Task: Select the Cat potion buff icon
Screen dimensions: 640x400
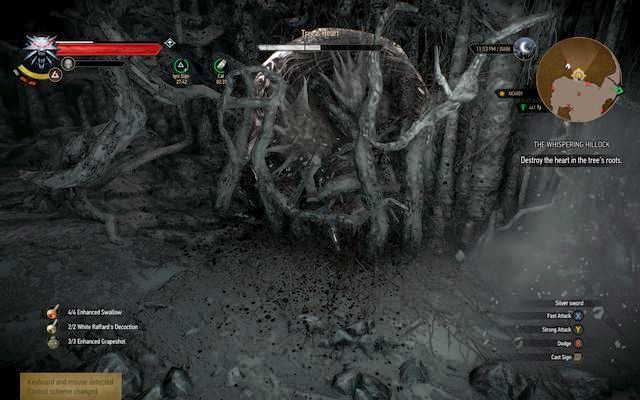Action: [x=220, y=66]
